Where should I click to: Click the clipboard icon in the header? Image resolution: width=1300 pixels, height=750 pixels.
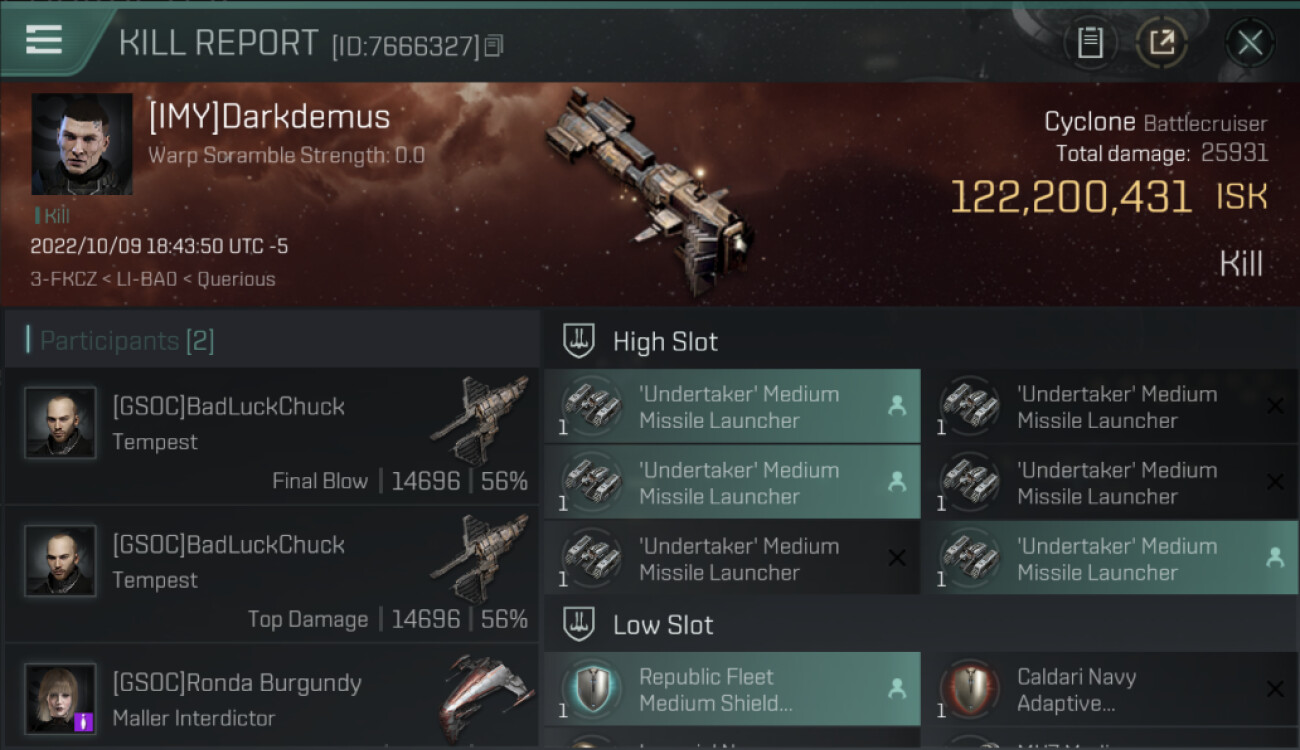pos(1089,42)
